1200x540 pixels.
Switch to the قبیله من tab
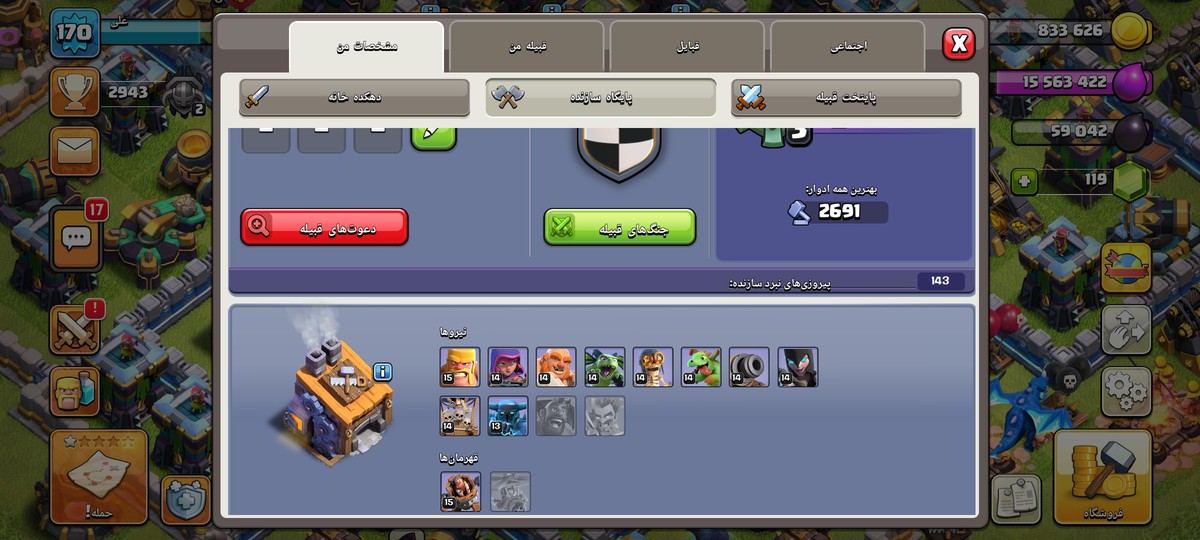click(526, 46)
